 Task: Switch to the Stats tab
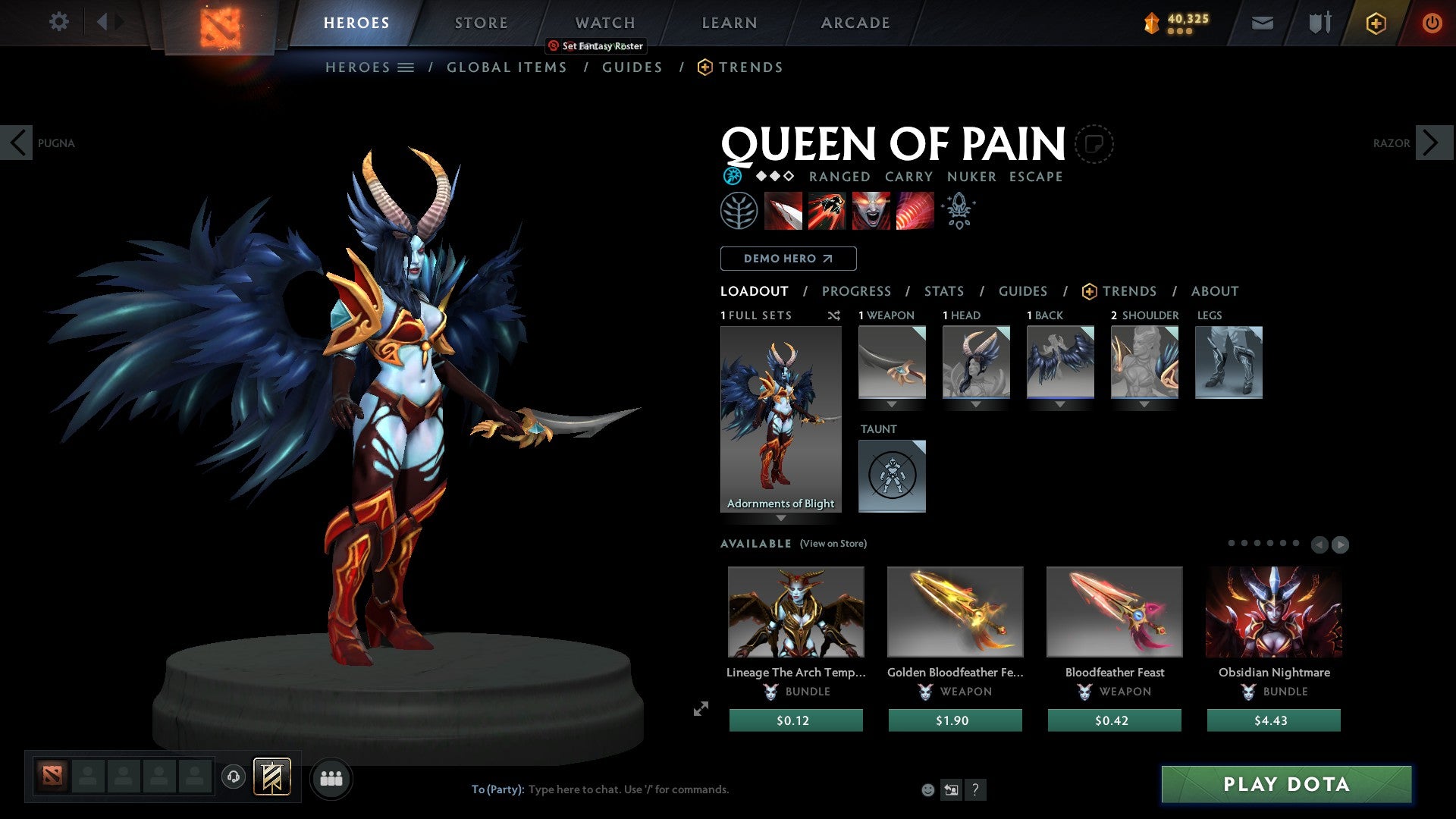(943, 290)
